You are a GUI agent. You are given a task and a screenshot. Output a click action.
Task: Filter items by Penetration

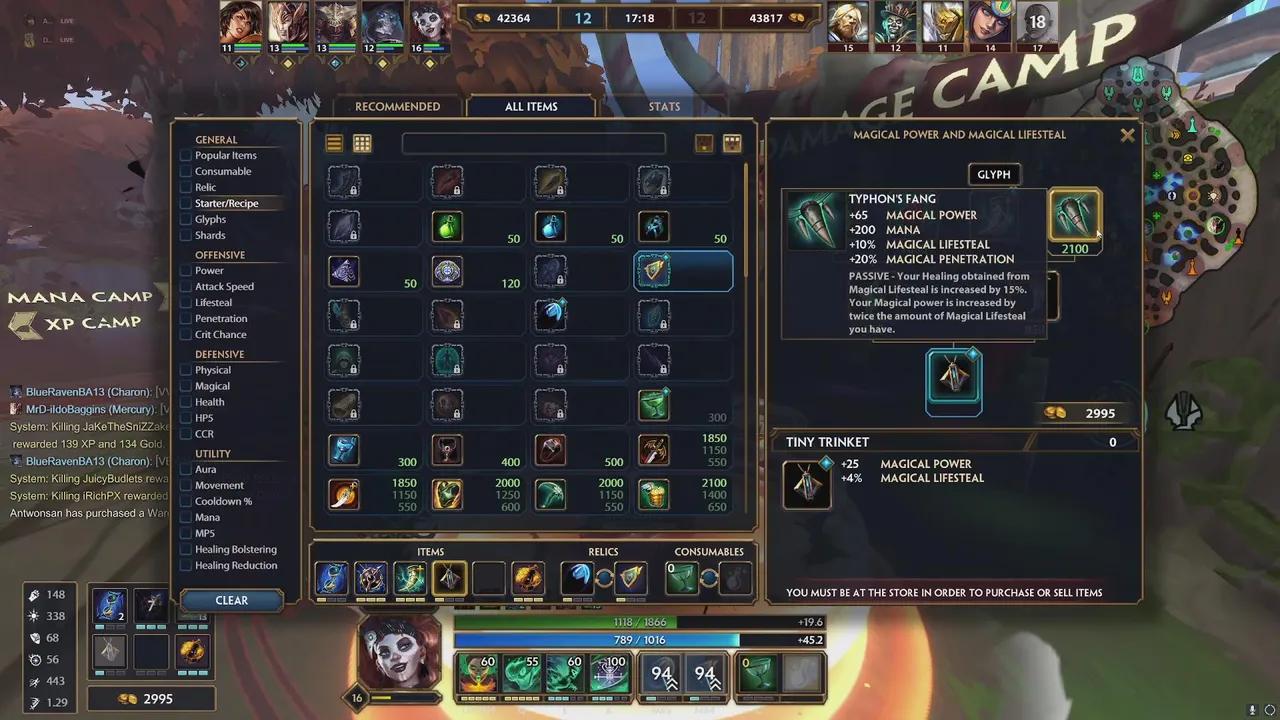tap(186, 319)
